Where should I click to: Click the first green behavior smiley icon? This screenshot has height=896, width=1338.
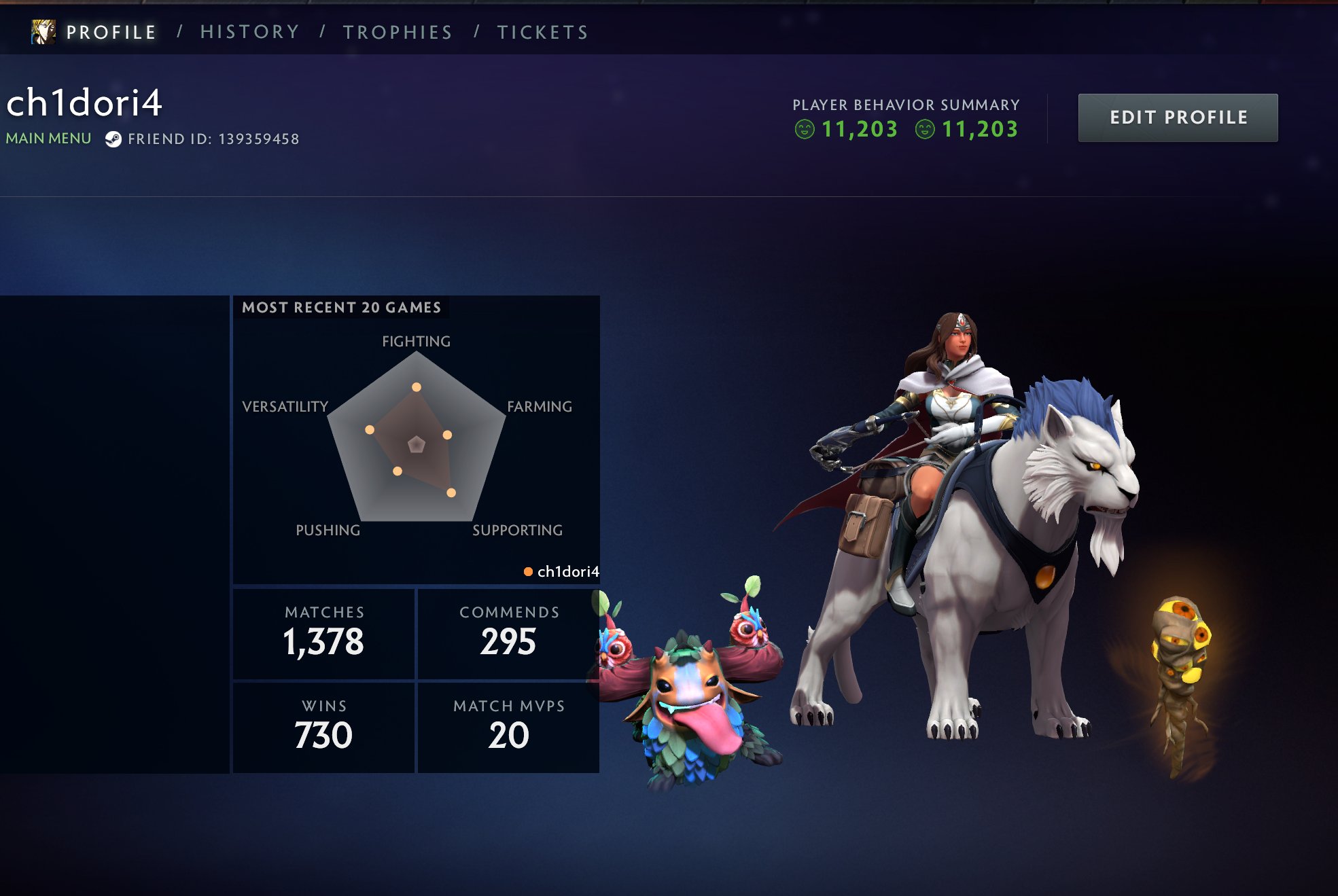(806, 129)
